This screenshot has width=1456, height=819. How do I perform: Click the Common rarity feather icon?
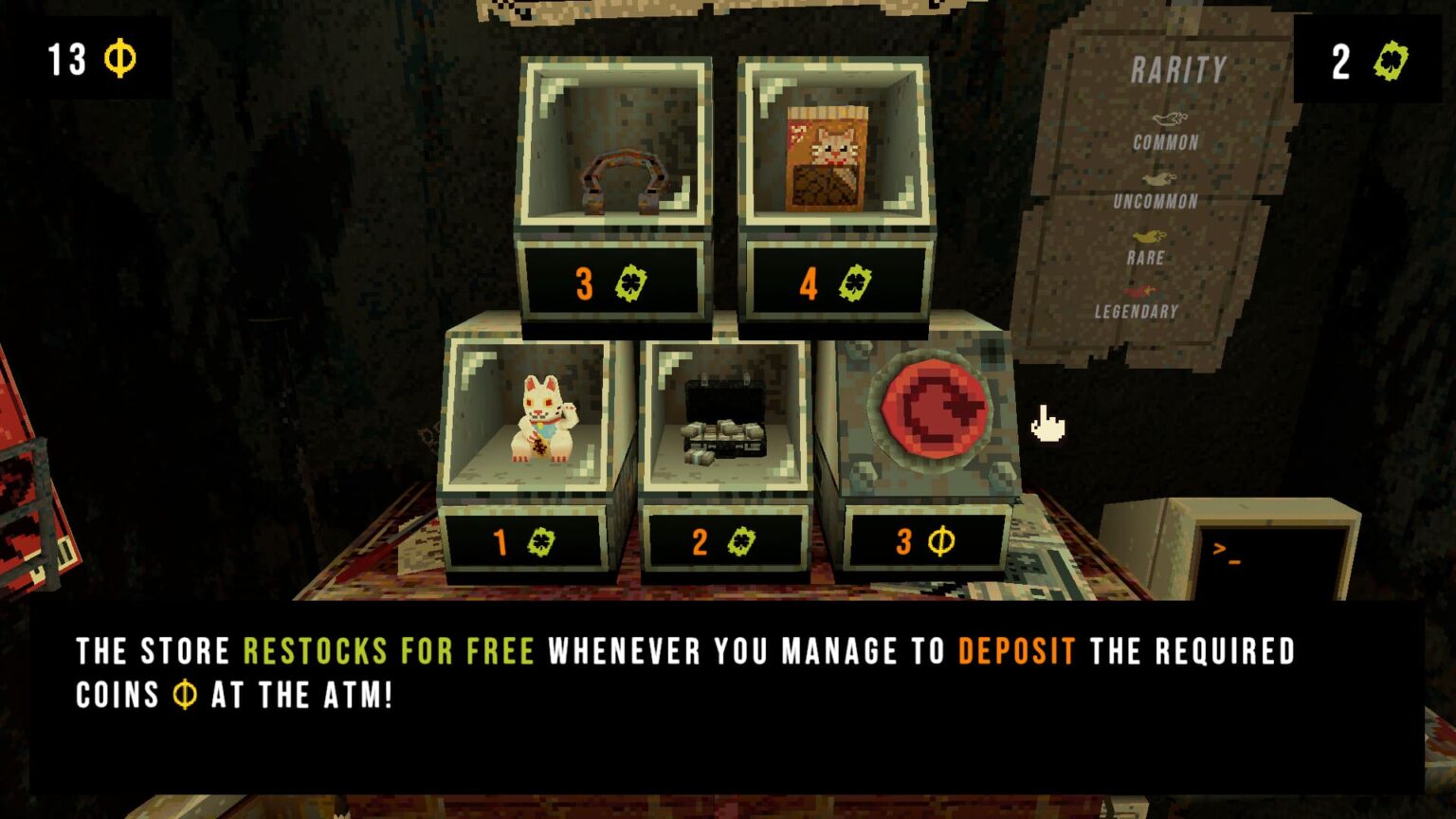1171,121
